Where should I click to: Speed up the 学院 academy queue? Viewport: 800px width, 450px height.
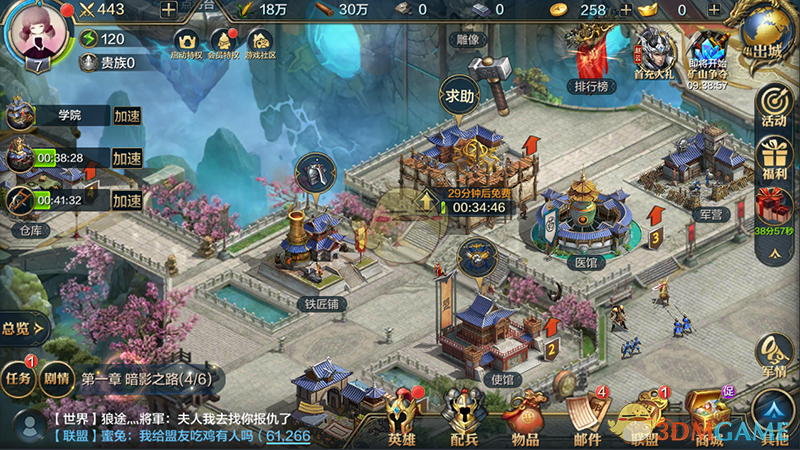[126, 116]
